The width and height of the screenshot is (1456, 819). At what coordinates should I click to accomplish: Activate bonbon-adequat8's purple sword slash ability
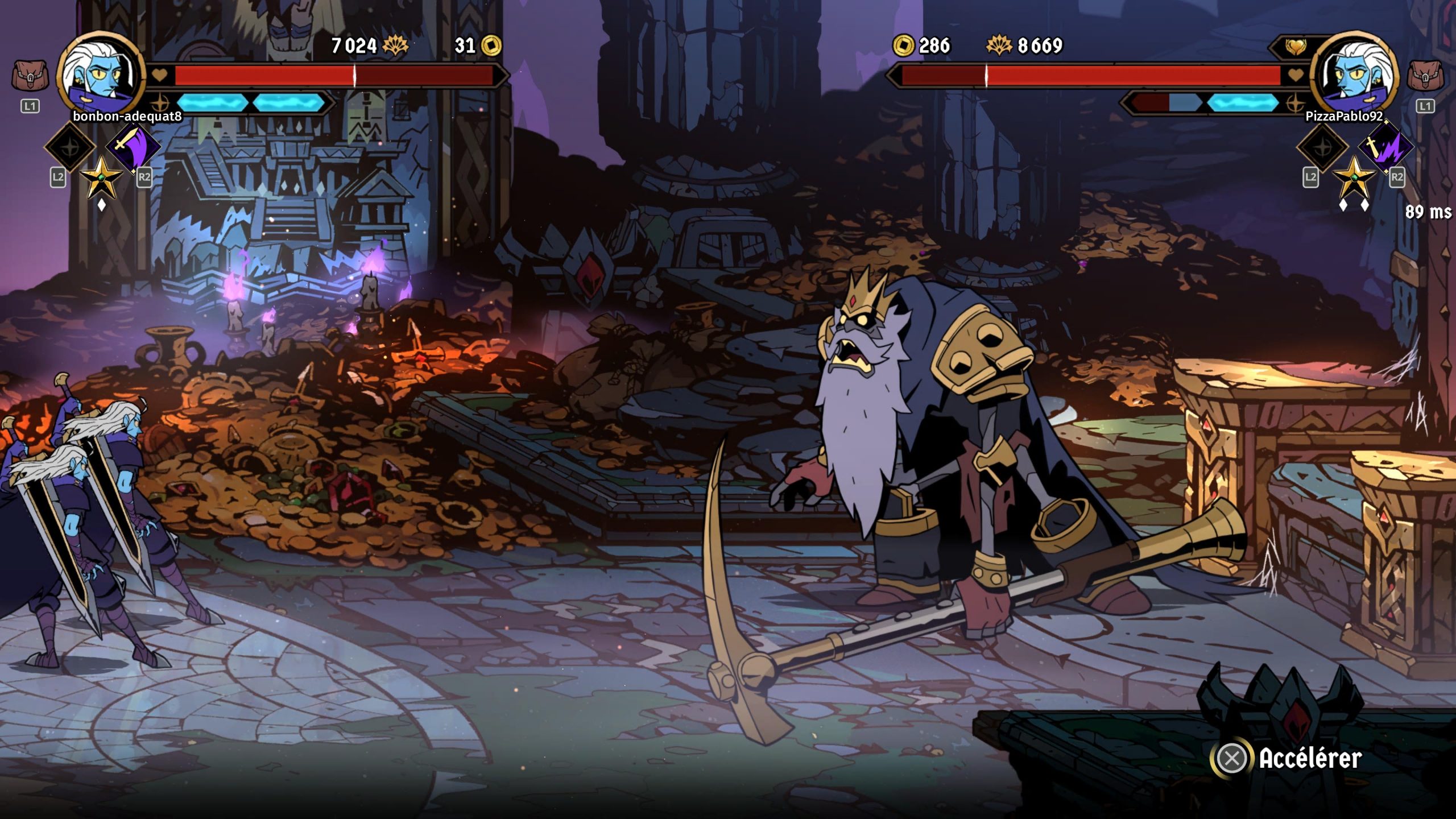[133, 147]
